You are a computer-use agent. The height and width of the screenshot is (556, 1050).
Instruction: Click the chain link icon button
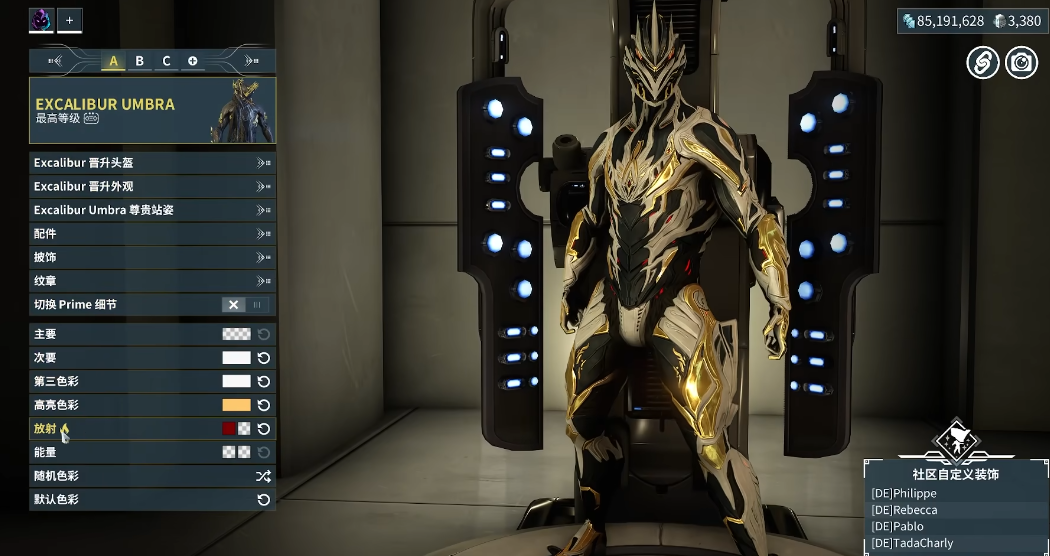(x=982, y=62)
